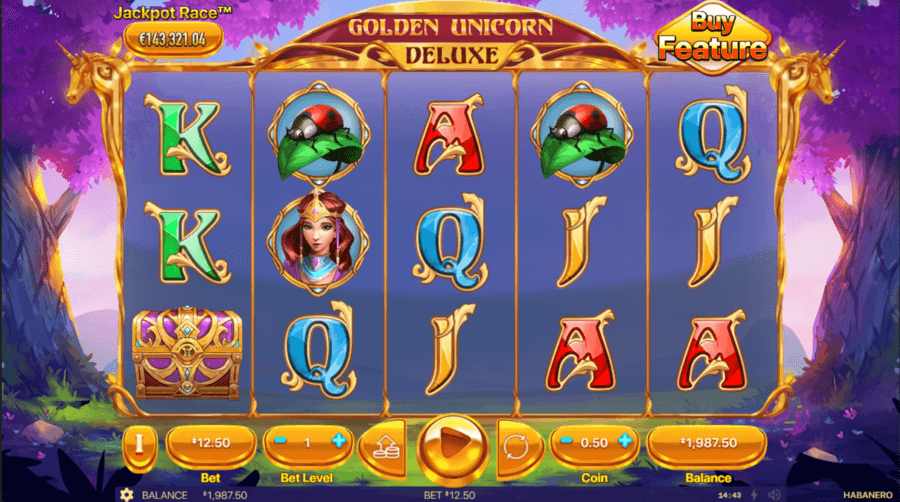Screen dimensions: 900x502
Task: Raise the Coin value with plus
Action: tap(626, 441)
